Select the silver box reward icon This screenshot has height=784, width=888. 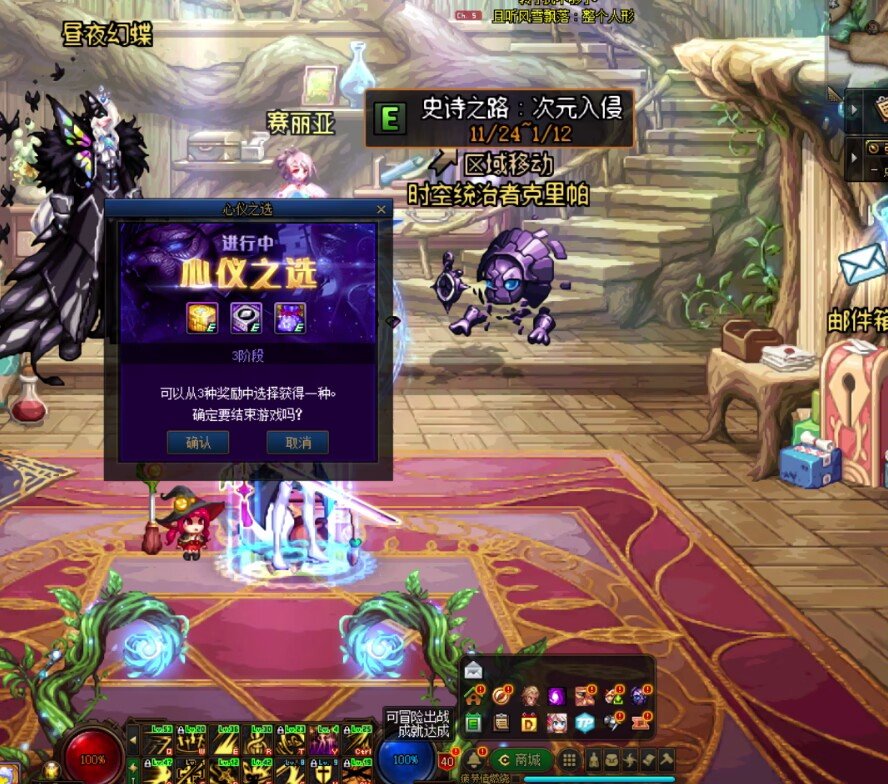click(x=246, y=317)
